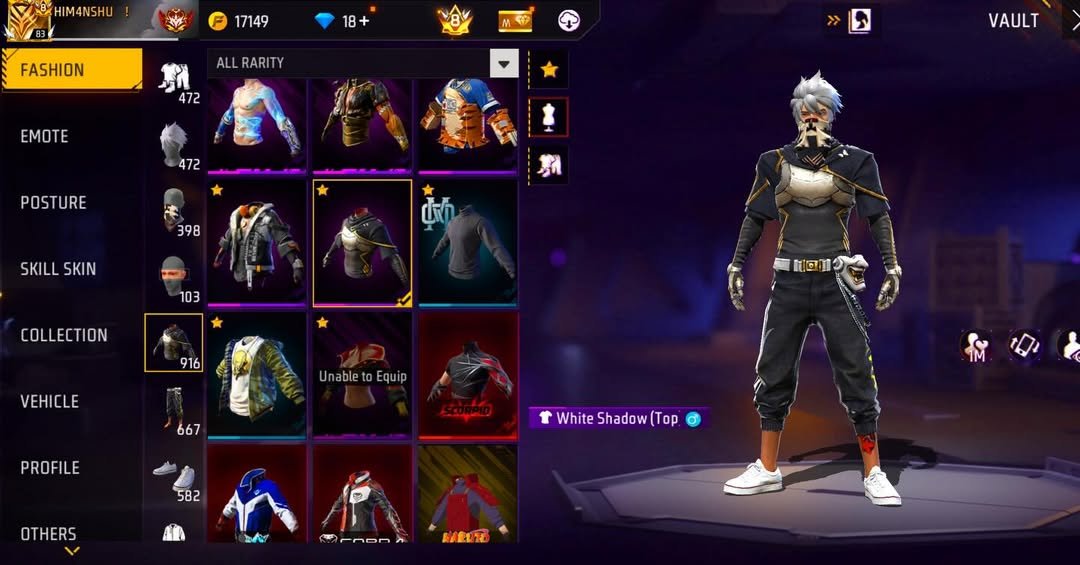Screen dimensions: 1080x565
Task: Show favorites with the star filter
Action: (548, 69)
